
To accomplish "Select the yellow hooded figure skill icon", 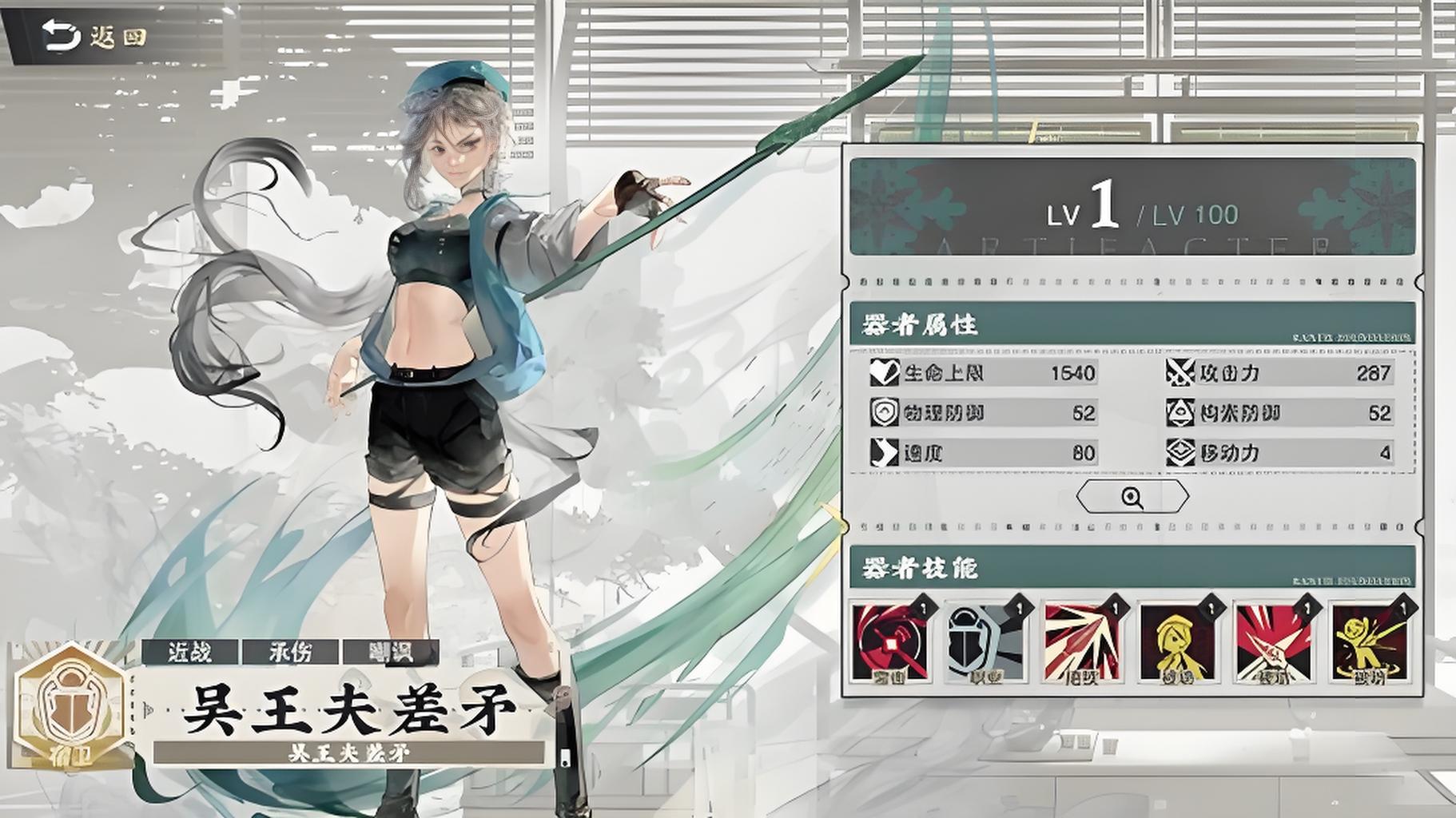I will [1178, 642].
